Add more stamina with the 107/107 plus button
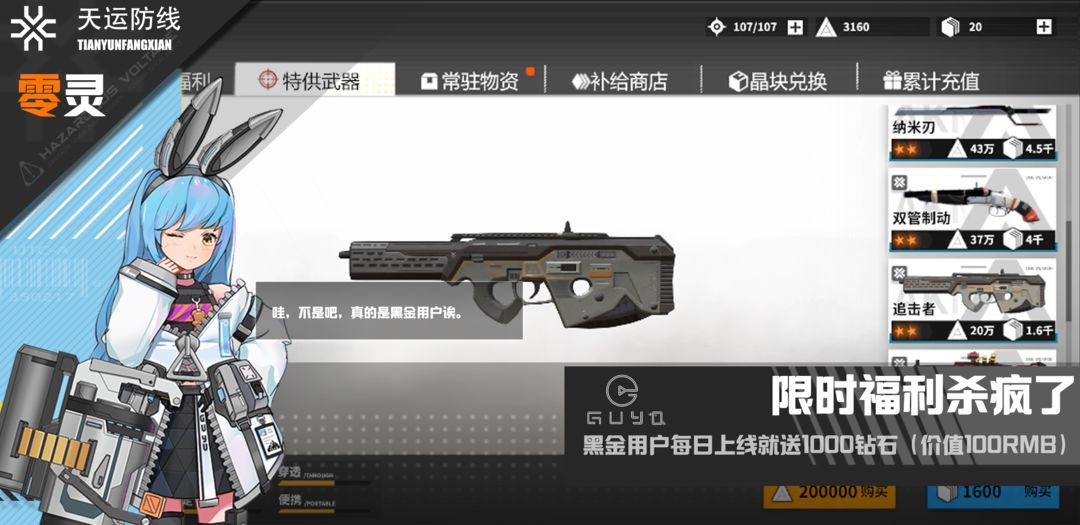Screen dimensions: 1080x525 click(795, 28)
